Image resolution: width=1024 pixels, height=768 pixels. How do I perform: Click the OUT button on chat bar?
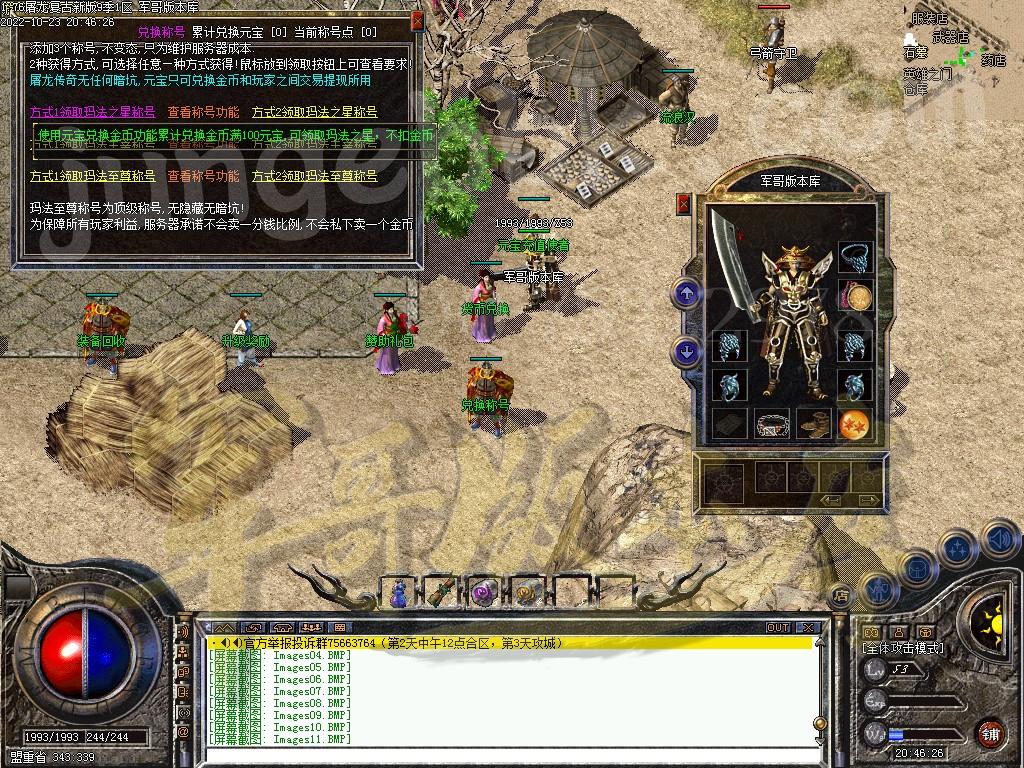777,628
